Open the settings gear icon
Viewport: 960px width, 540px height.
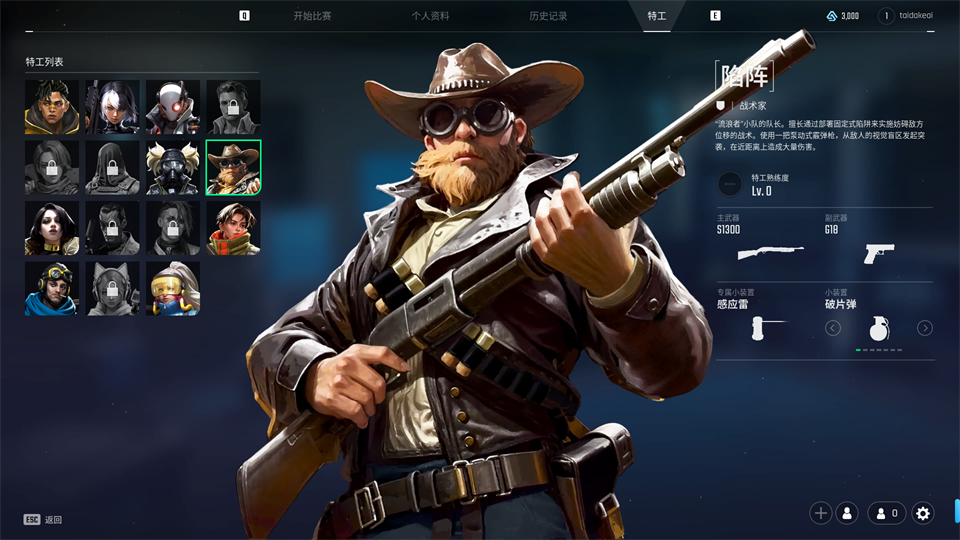[923, 513]
